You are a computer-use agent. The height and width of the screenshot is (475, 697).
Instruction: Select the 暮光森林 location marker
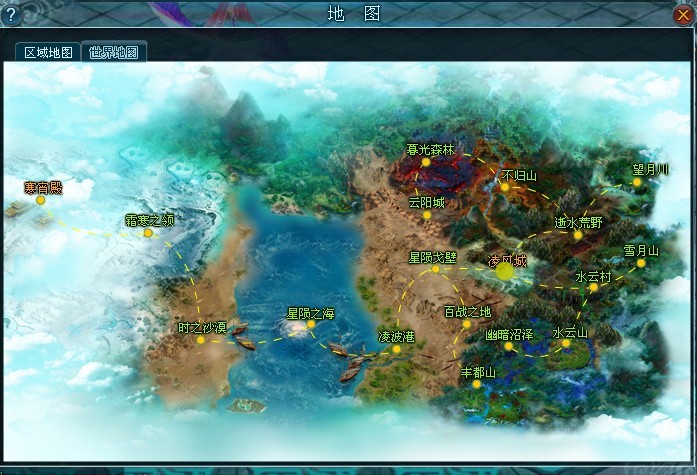(426, 162)
